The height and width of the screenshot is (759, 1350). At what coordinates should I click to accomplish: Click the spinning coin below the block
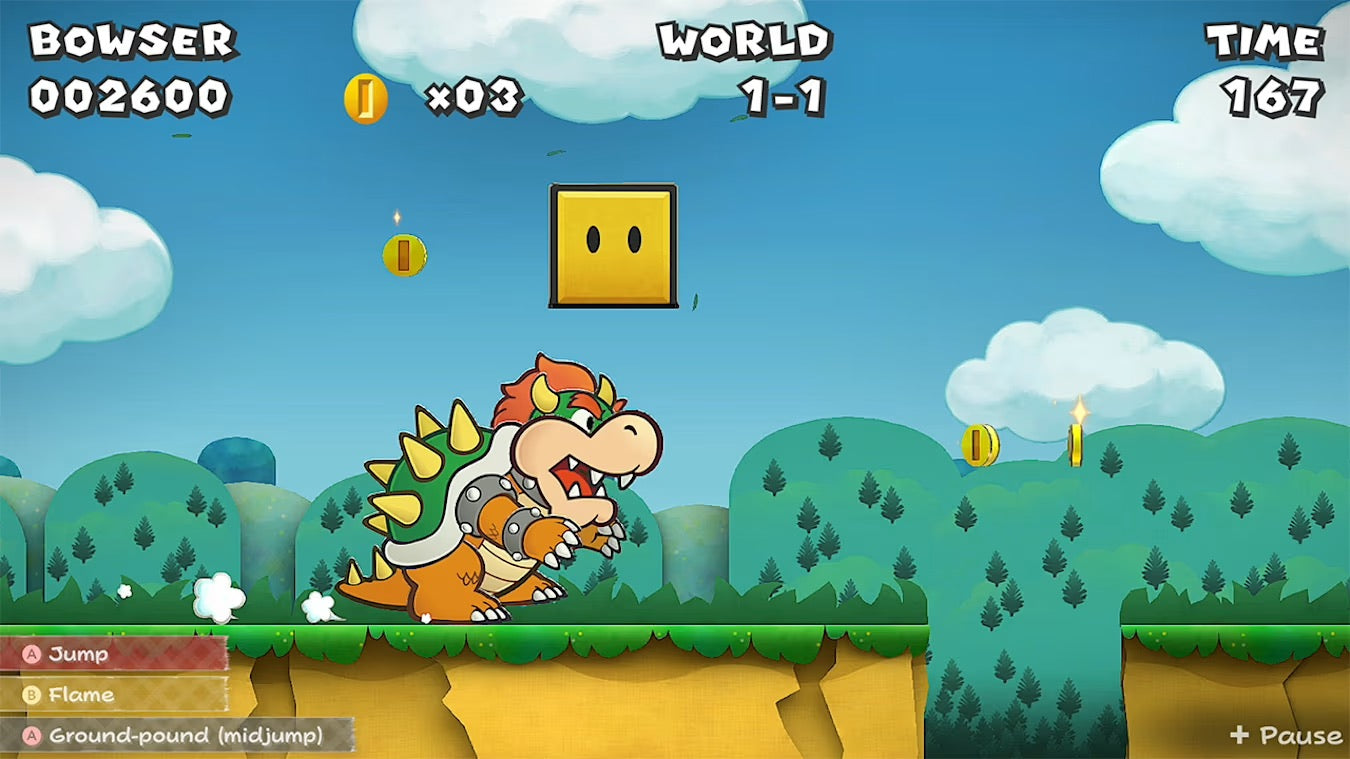click(404, 254)
